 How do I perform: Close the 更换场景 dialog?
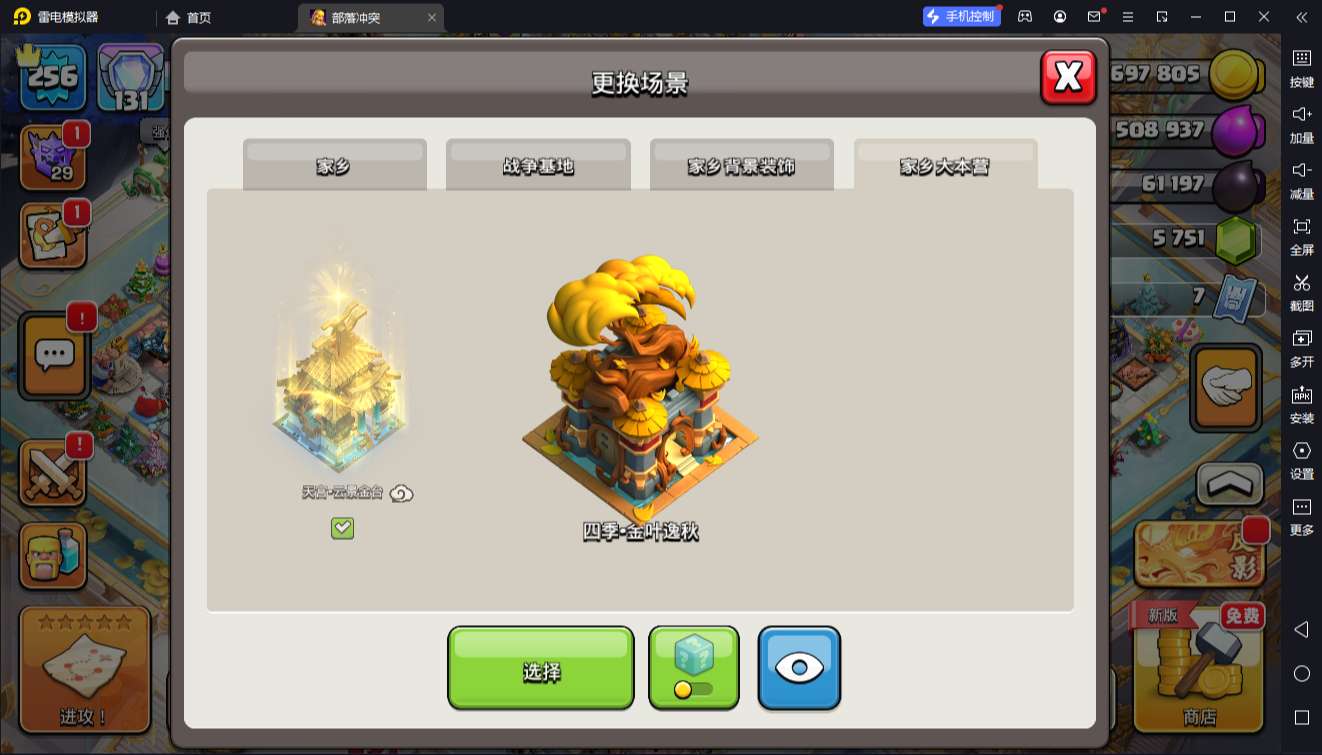[x=1068, y=77]
